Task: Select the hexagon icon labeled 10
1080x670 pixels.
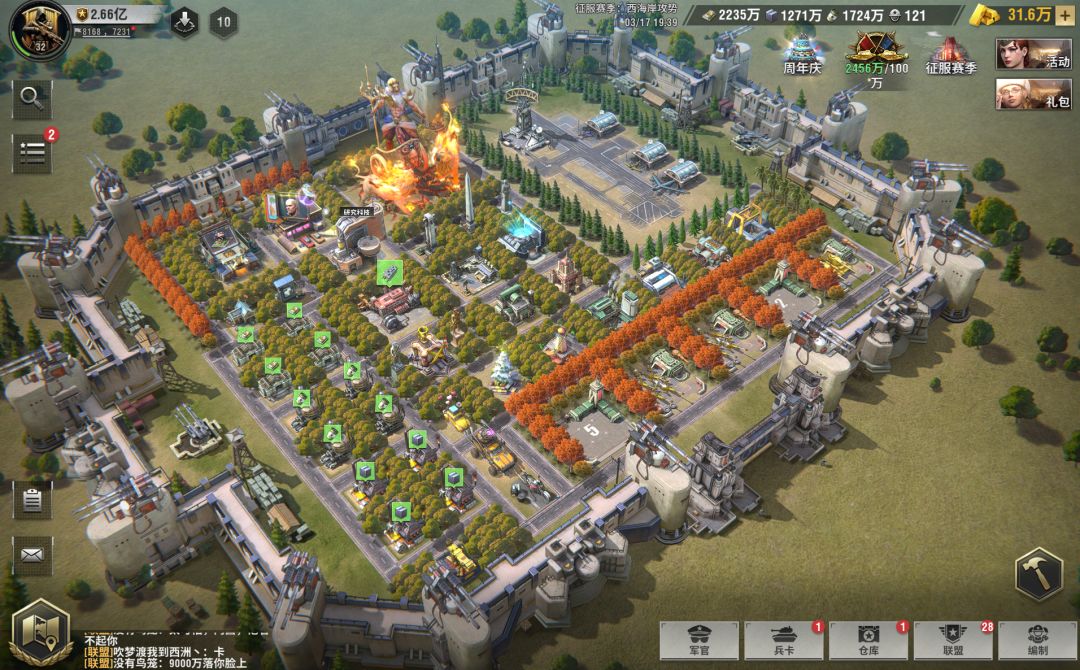Action: pyautogui.click(x=223, y=22)
